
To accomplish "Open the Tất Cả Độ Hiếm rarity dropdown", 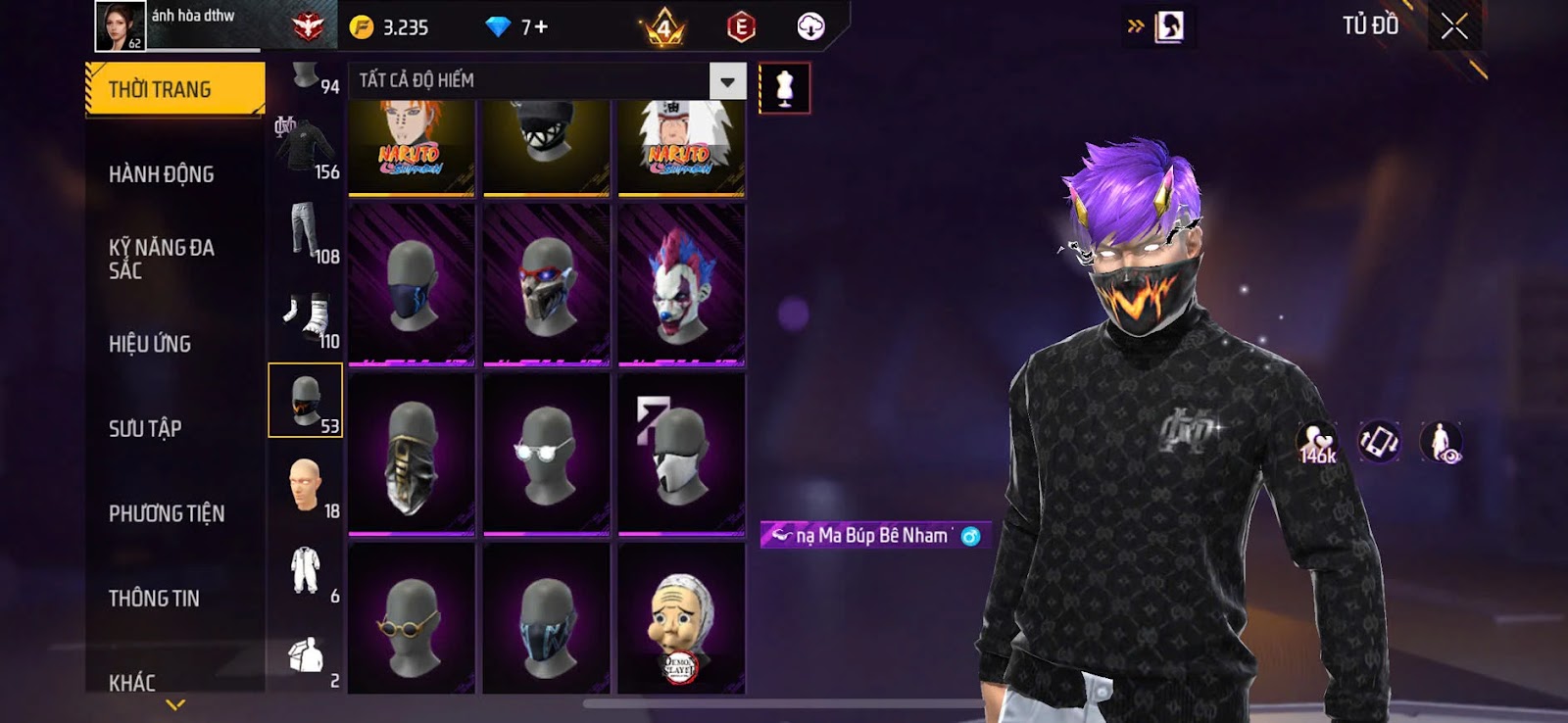I will point(727,81).
